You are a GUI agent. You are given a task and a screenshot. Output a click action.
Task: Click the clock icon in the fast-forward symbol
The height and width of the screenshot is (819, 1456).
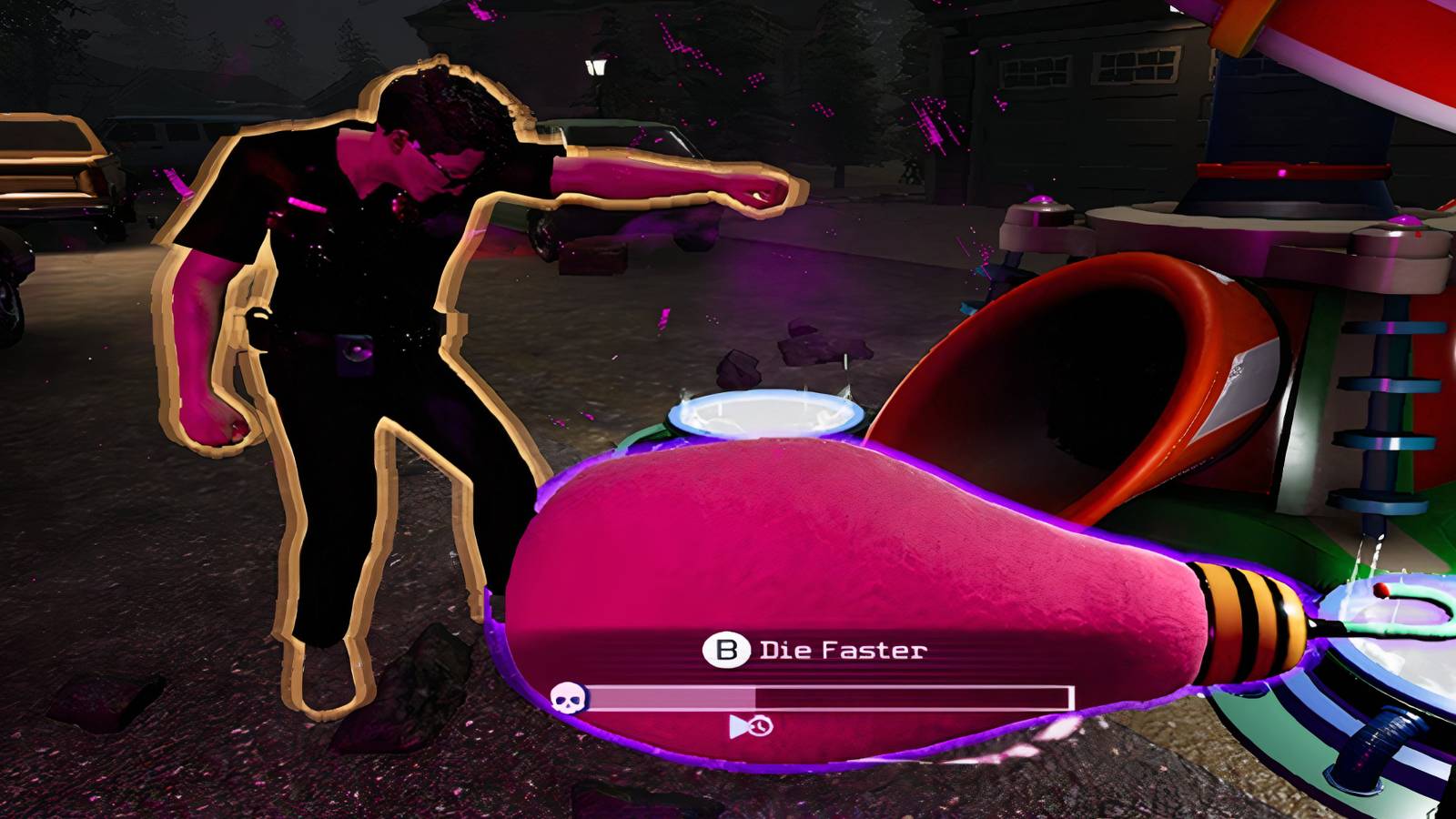(x=761, y=726)
